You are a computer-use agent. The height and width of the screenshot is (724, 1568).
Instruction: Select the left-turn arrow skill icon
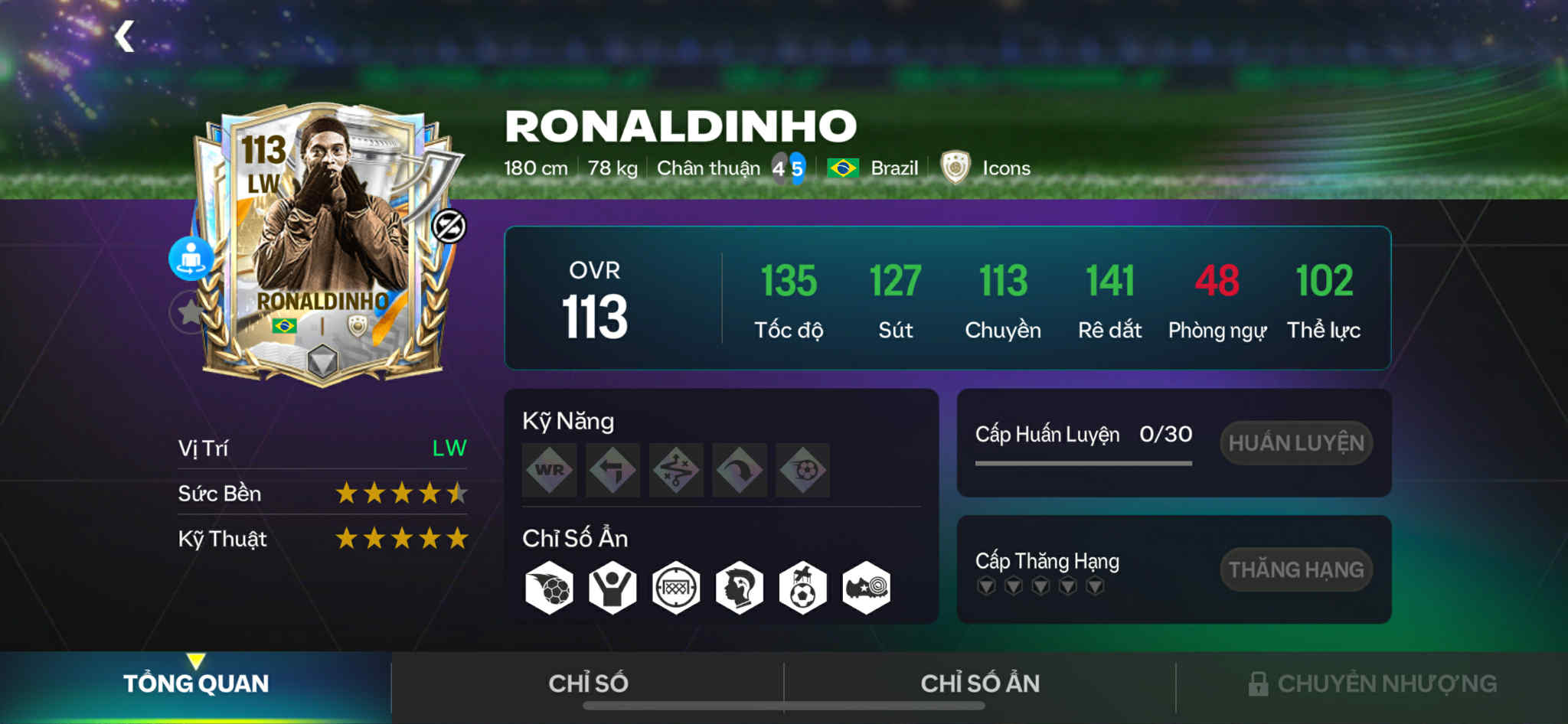612,470
